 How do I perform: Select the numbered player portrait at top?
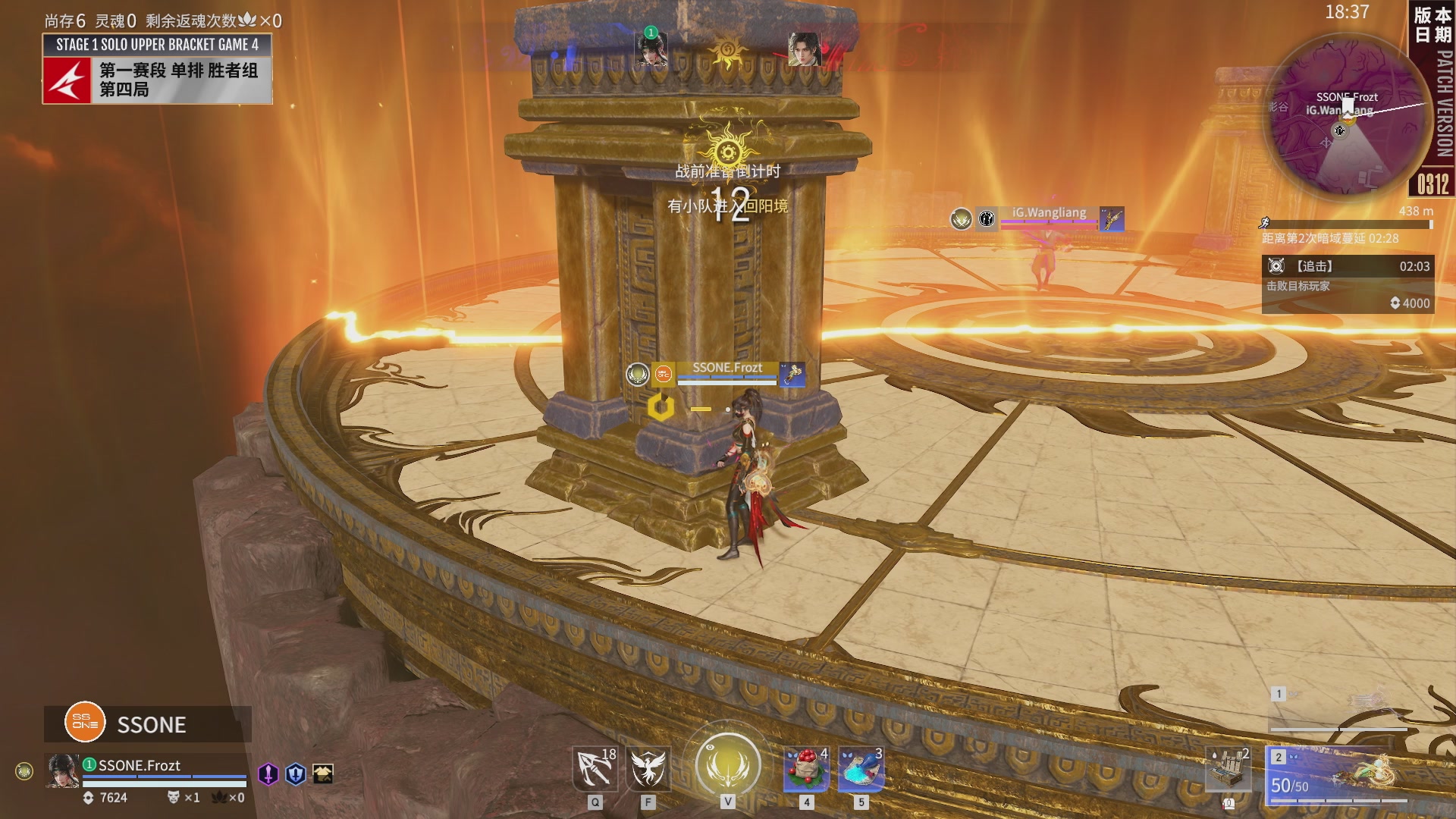pyautogui.click(x=651, y=49)
